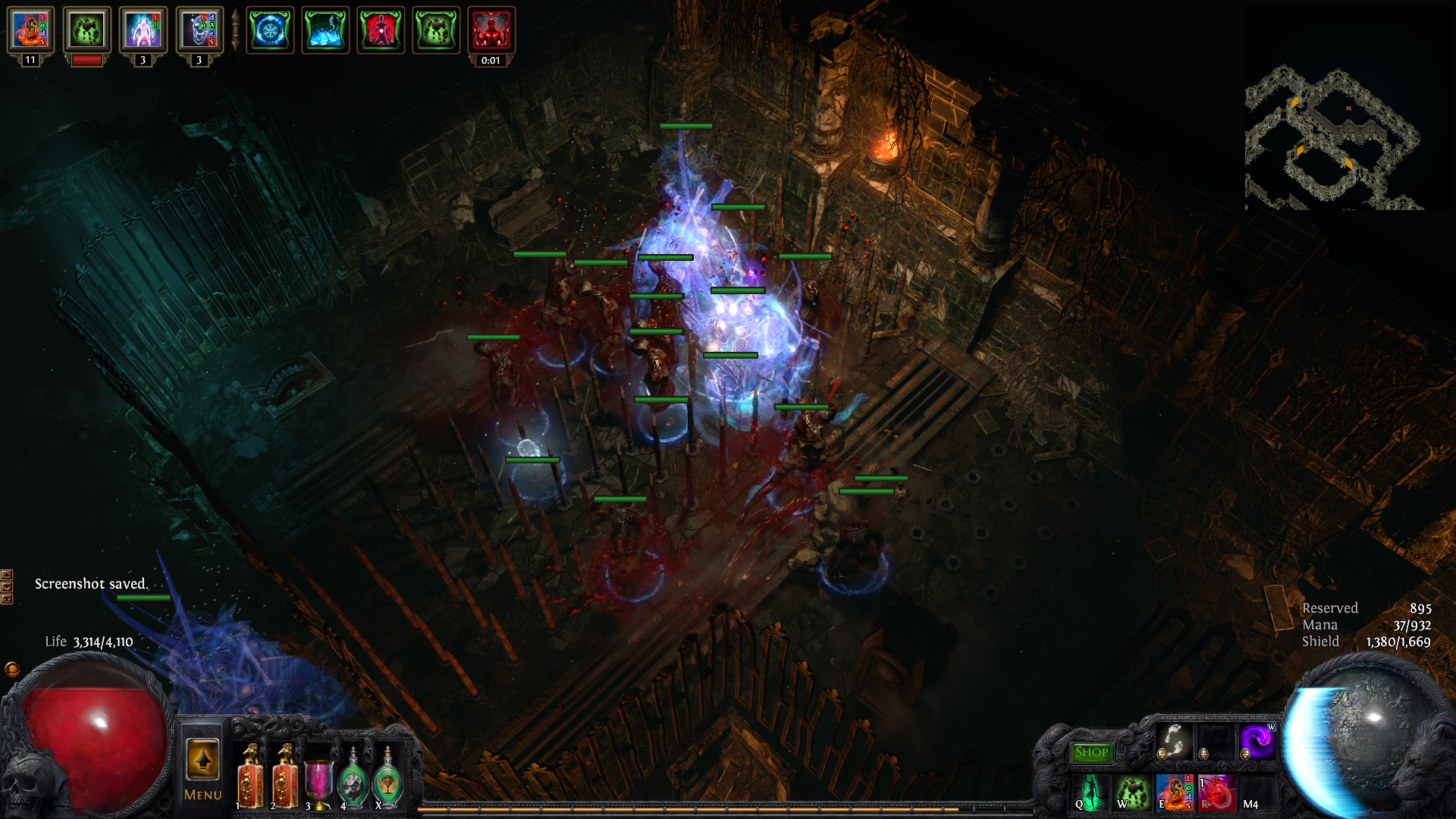Viewport: 1456px width, 819px height.
Task: Cast the red heart skill on R
Action: [1216, 792]
